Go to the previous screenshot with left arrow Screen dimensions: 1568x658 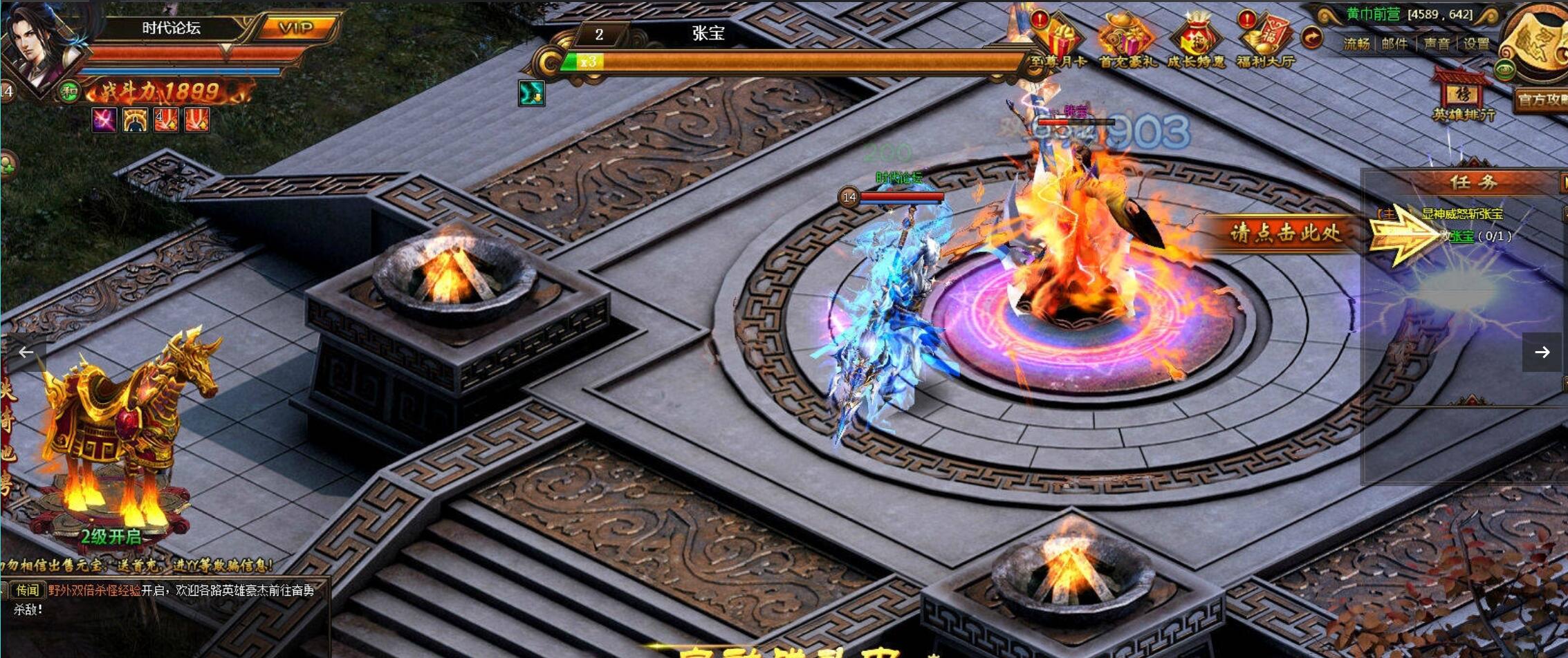pos(26,352)
